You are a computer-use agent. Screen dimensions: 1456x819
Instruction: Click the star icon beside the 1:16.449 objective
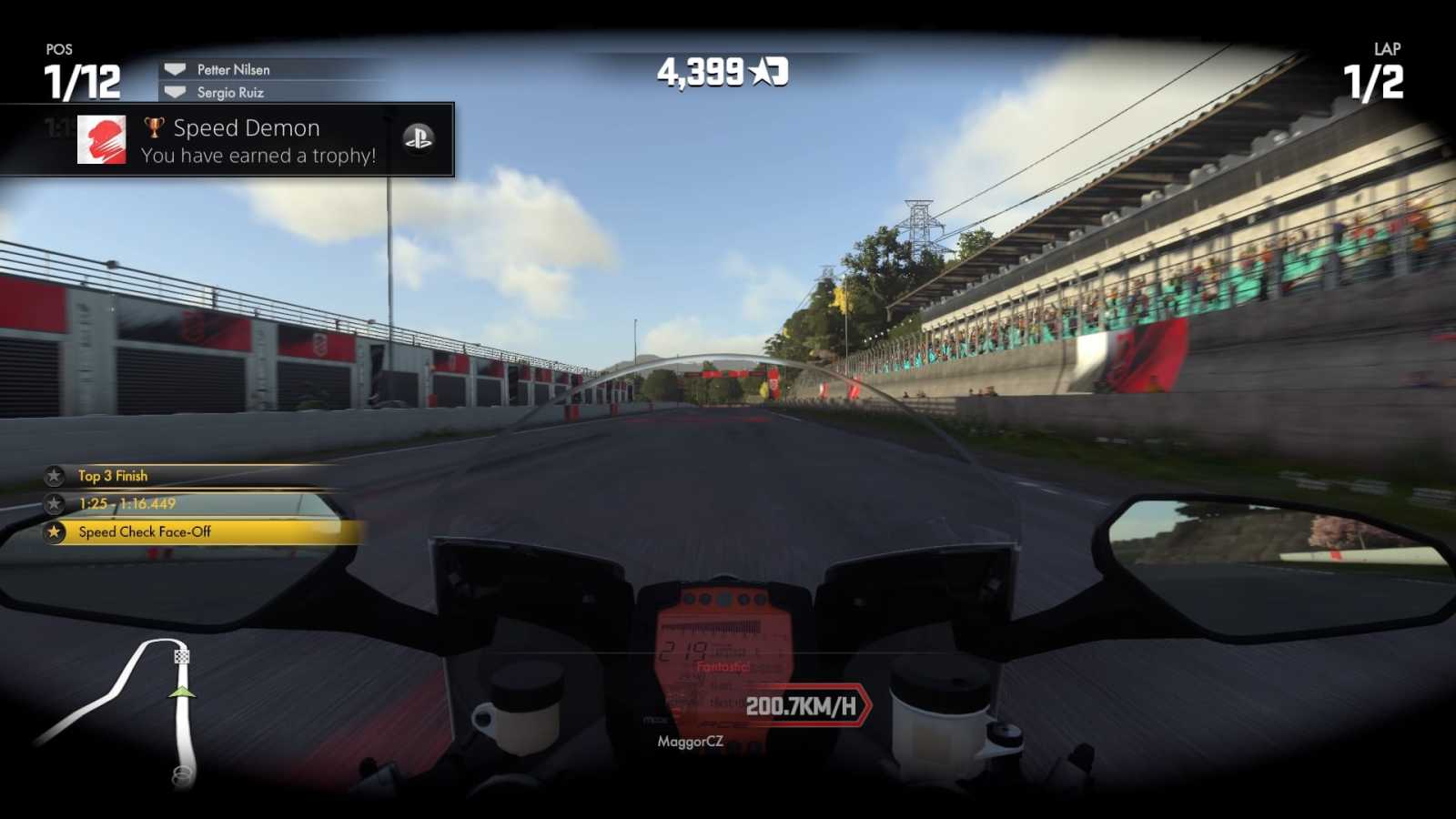click(x=53, y=503)
